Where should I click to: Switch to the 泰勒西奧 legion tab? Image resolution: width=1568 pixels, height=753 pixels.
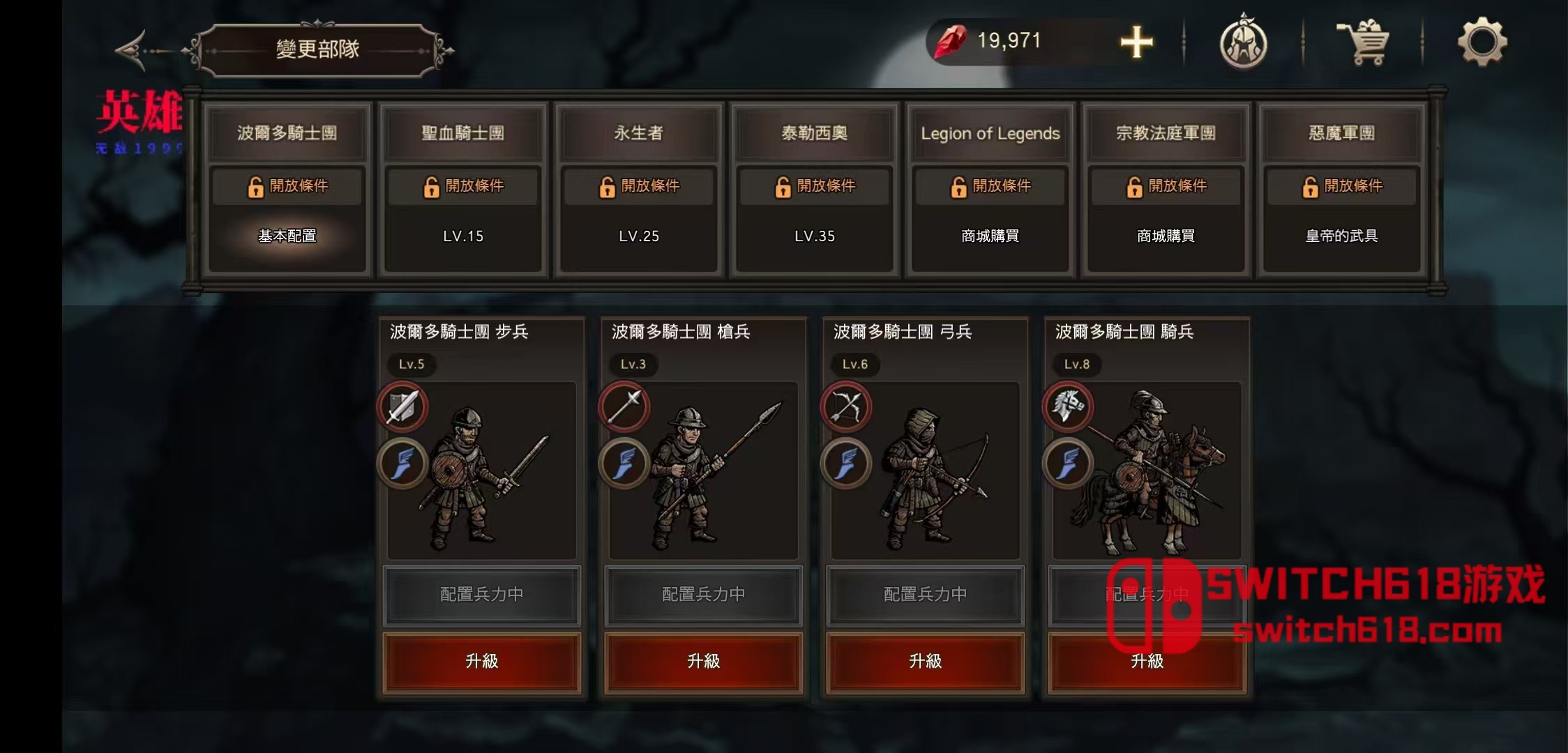pos(815,133)
